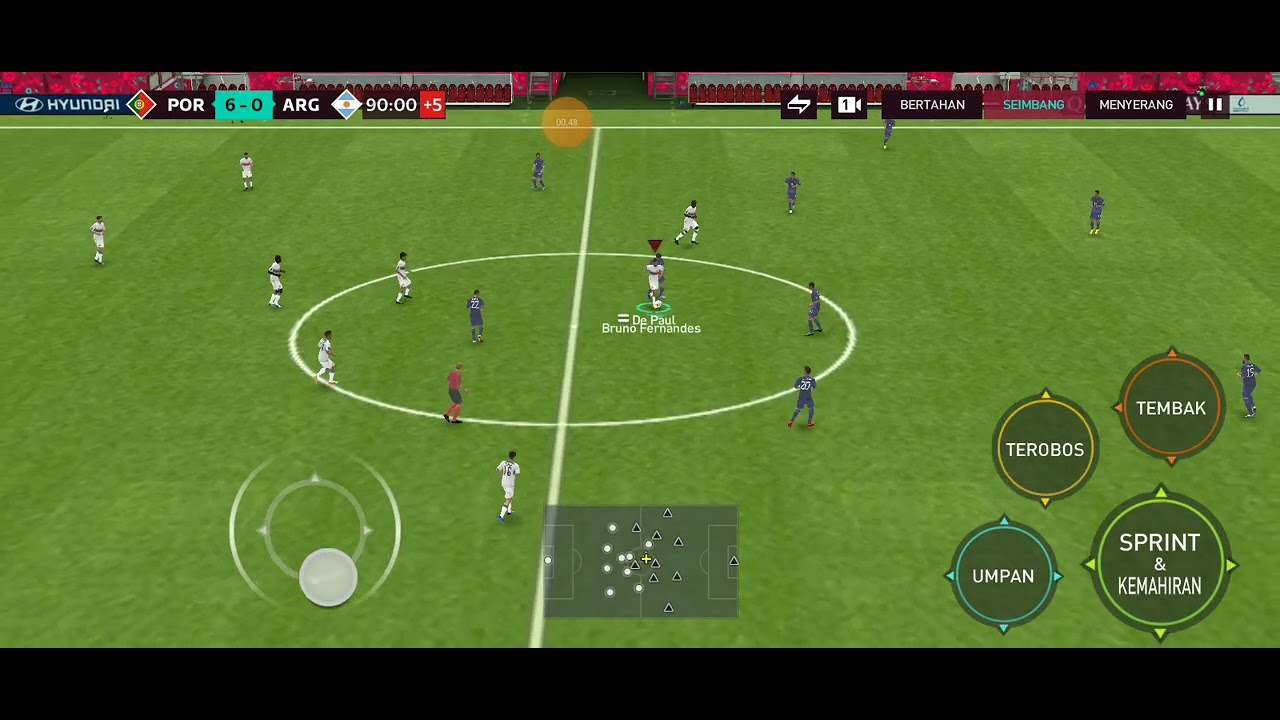Click the player switch arrows icon

tap(799, 105)
